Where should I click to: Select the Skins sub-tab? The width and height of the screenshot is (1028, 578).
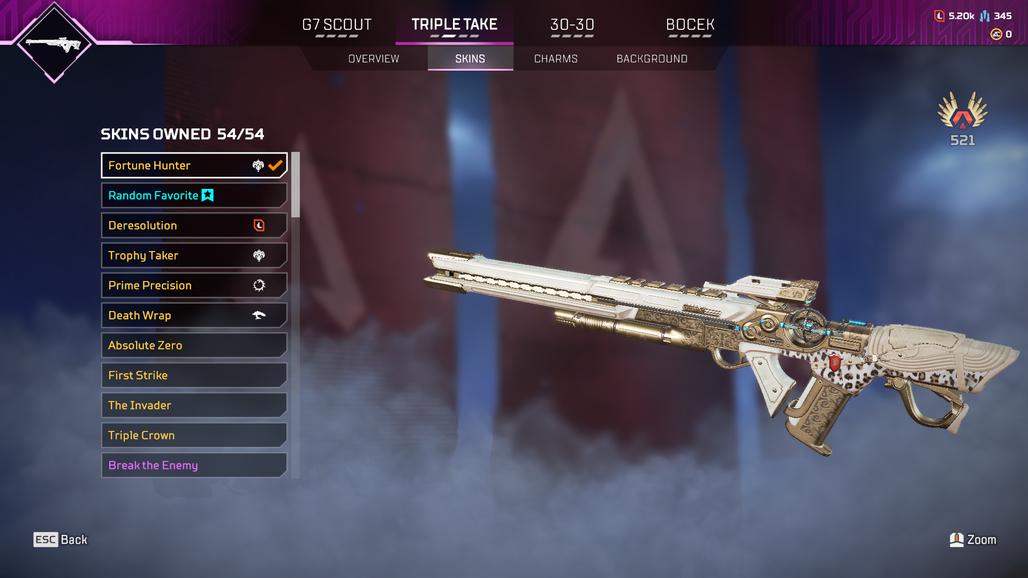(470, 59)
